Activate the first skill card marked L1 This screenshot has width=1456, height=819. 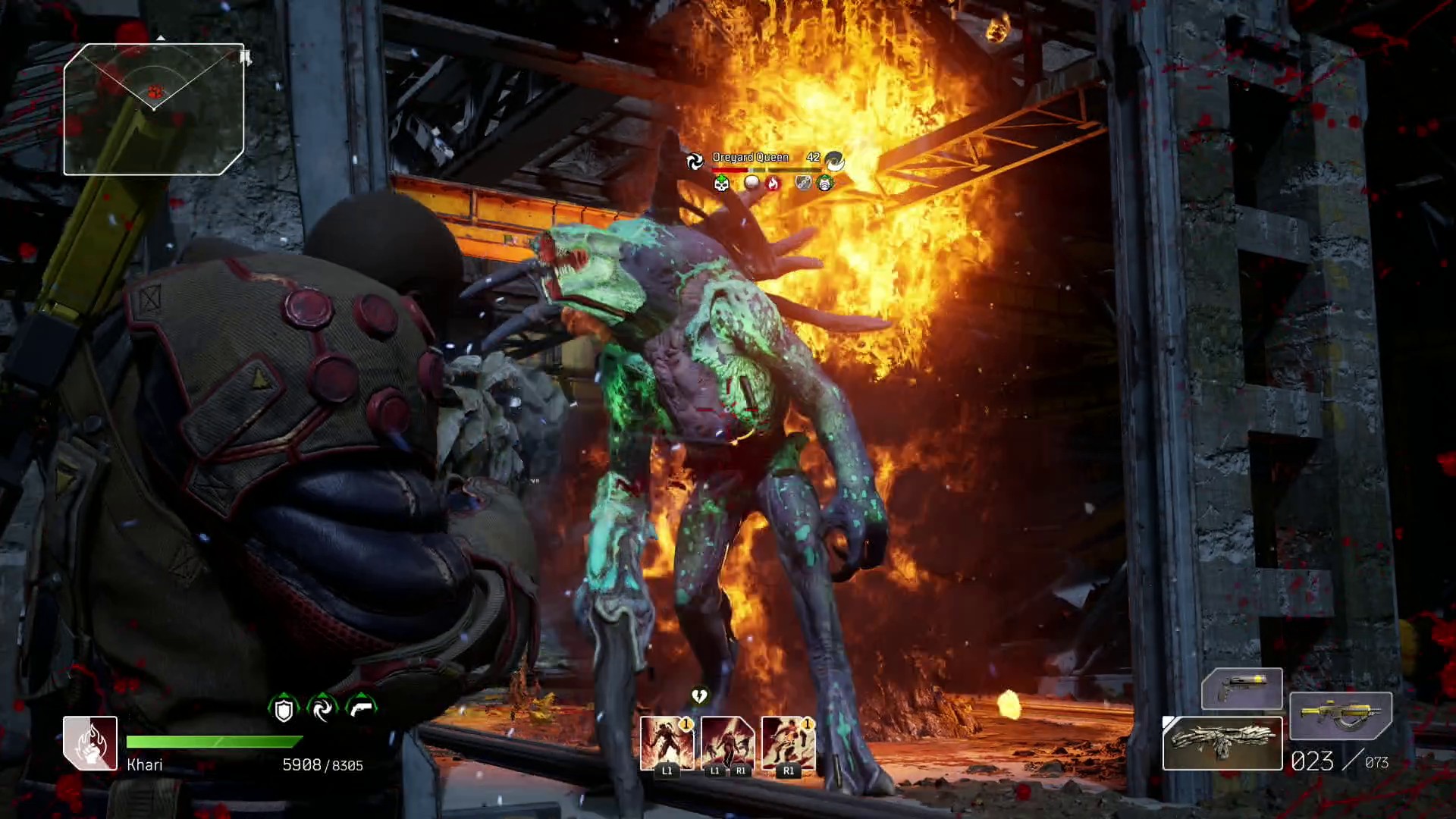pos(667,744)
